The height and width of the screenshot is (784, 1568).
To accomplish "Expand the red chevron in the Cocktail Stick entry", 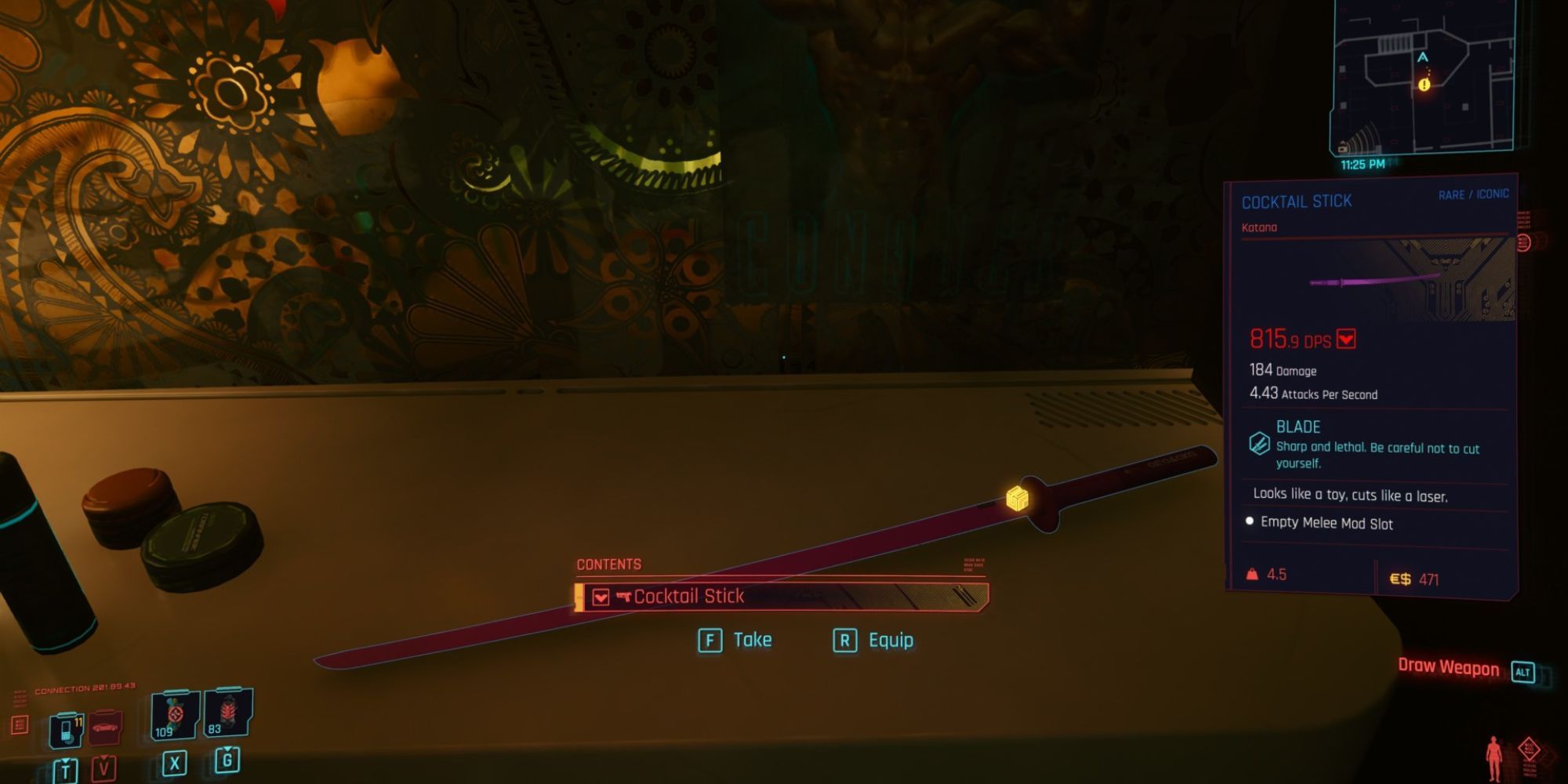I will 601,597.
